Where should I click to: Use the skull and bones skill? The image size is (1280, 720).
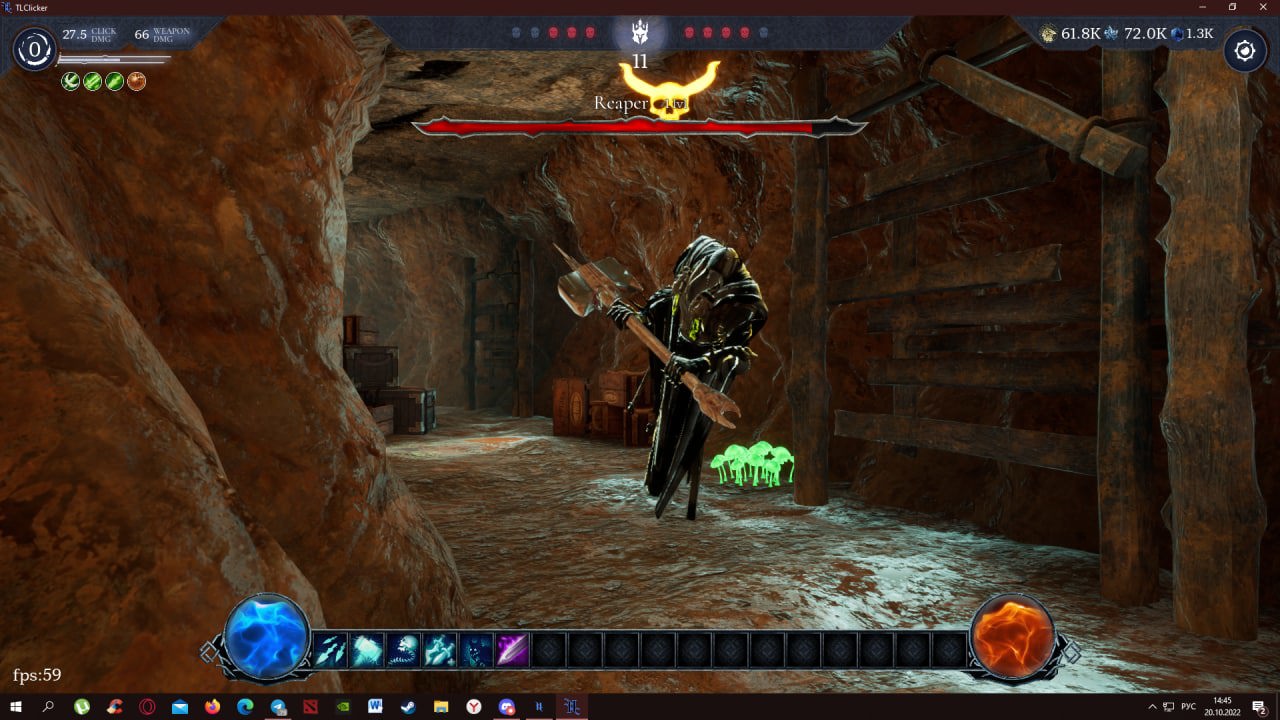(x=403, y=651)
